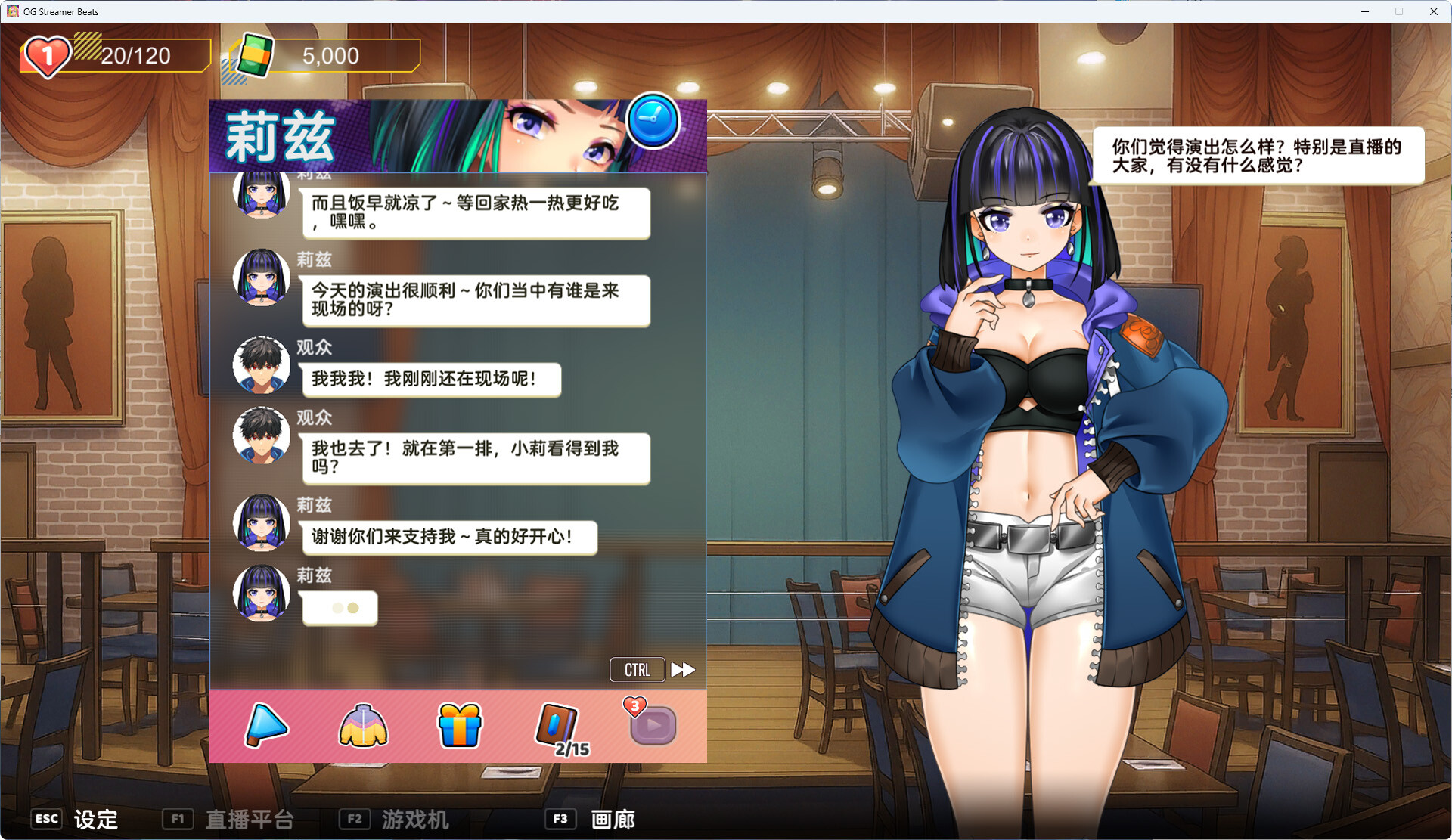Open the gift box menu

(x=459, y=725)
